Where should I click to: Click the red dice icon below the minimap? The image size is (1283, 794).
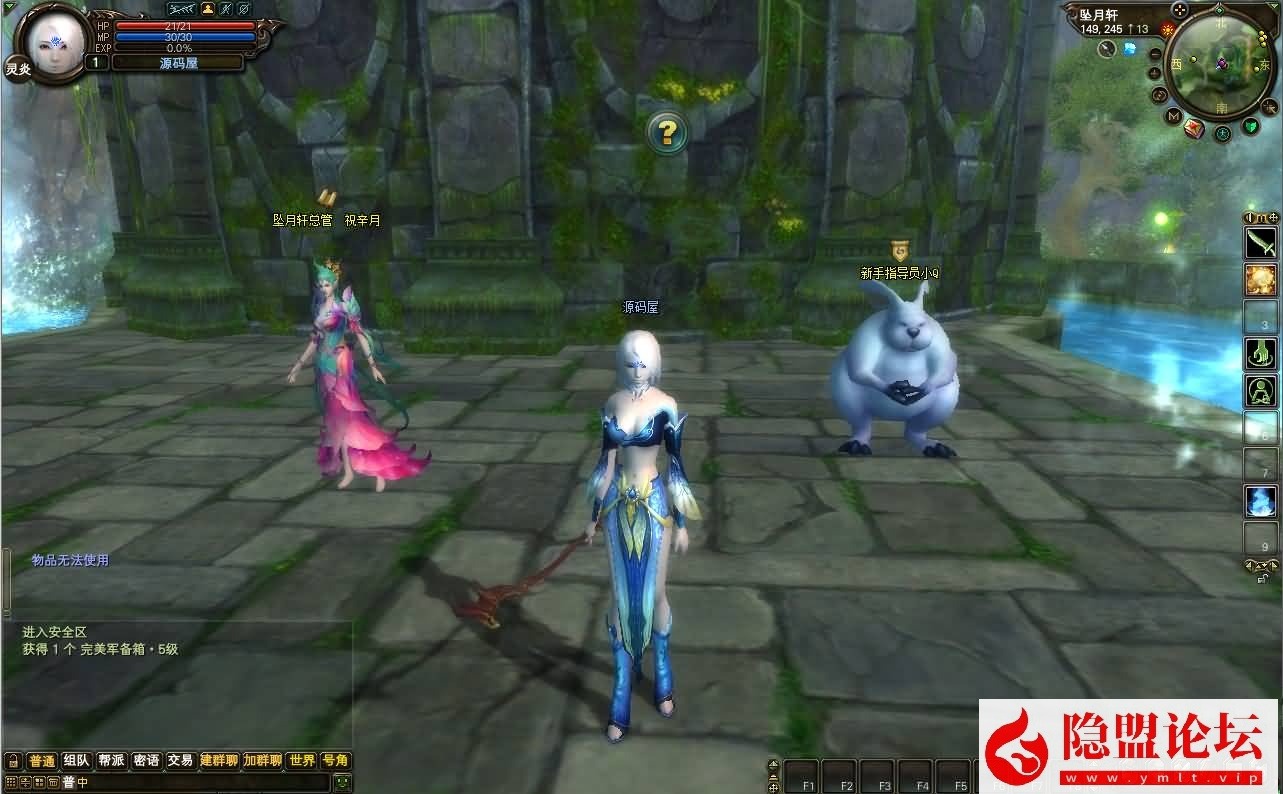point(1194,129)
